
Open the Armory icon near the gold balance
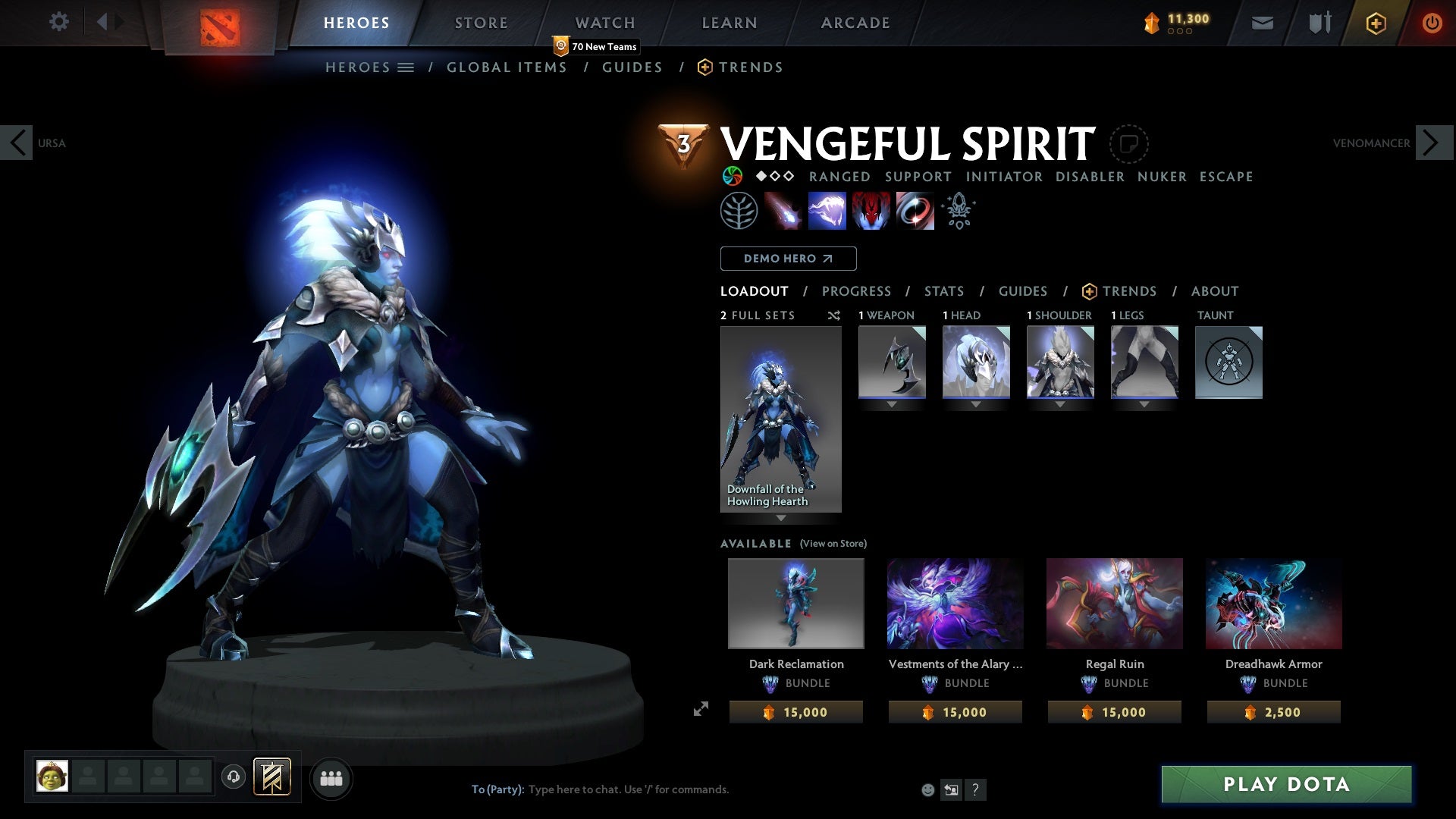point(1319,23)
